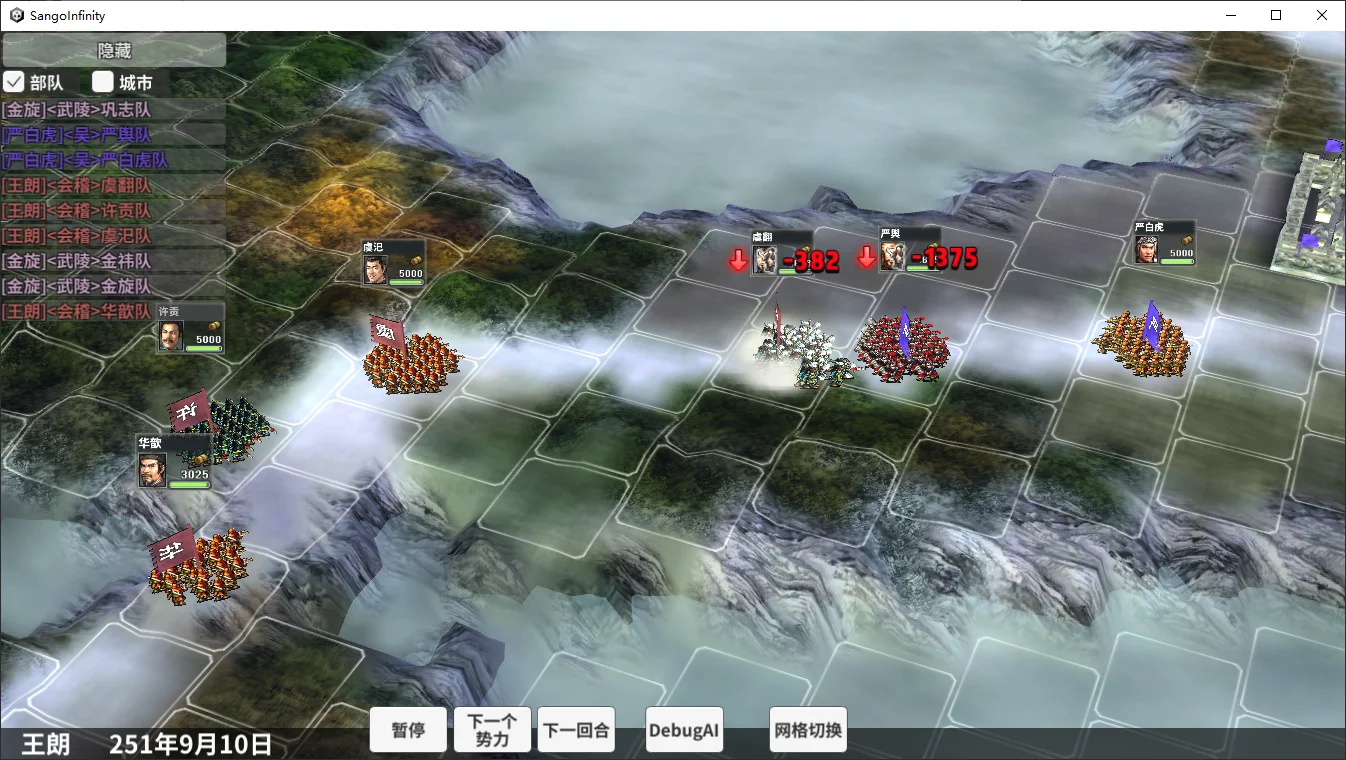Toggle the 部队 troops checkbox
Screen dimensions: 1346x760
tap(14, 82)
